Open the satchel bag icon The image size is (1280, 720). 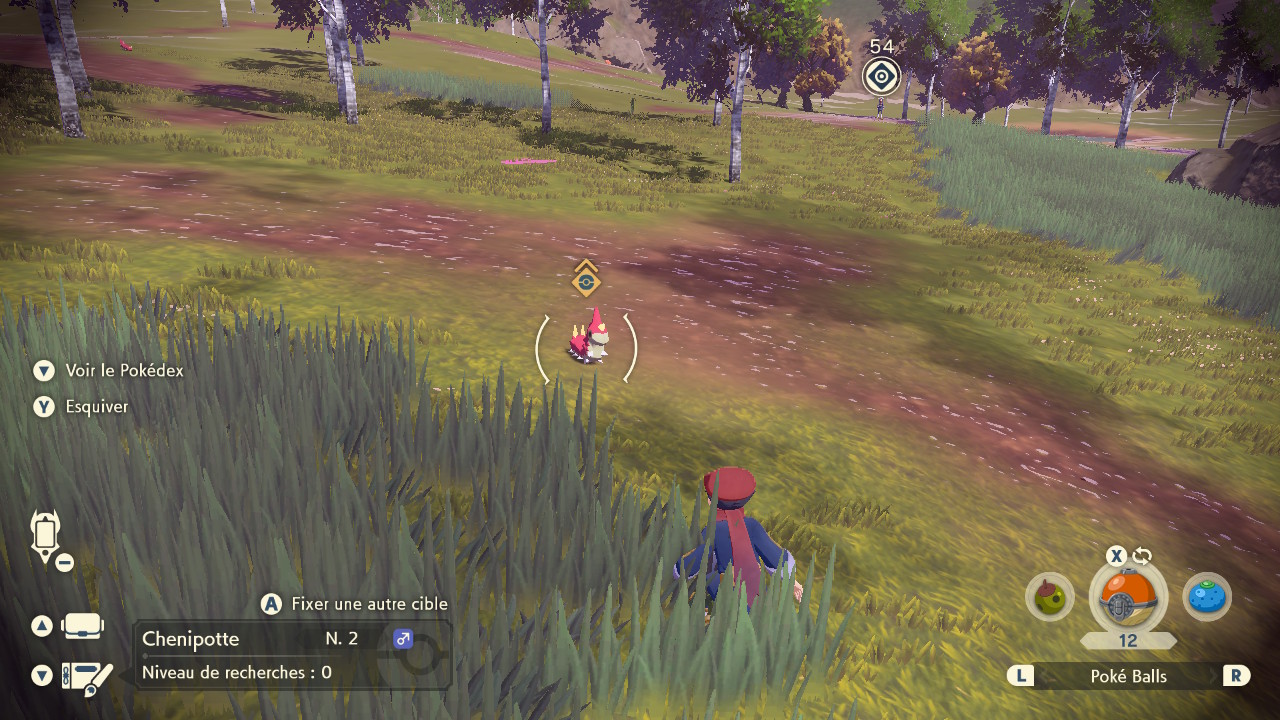point(82,626)
